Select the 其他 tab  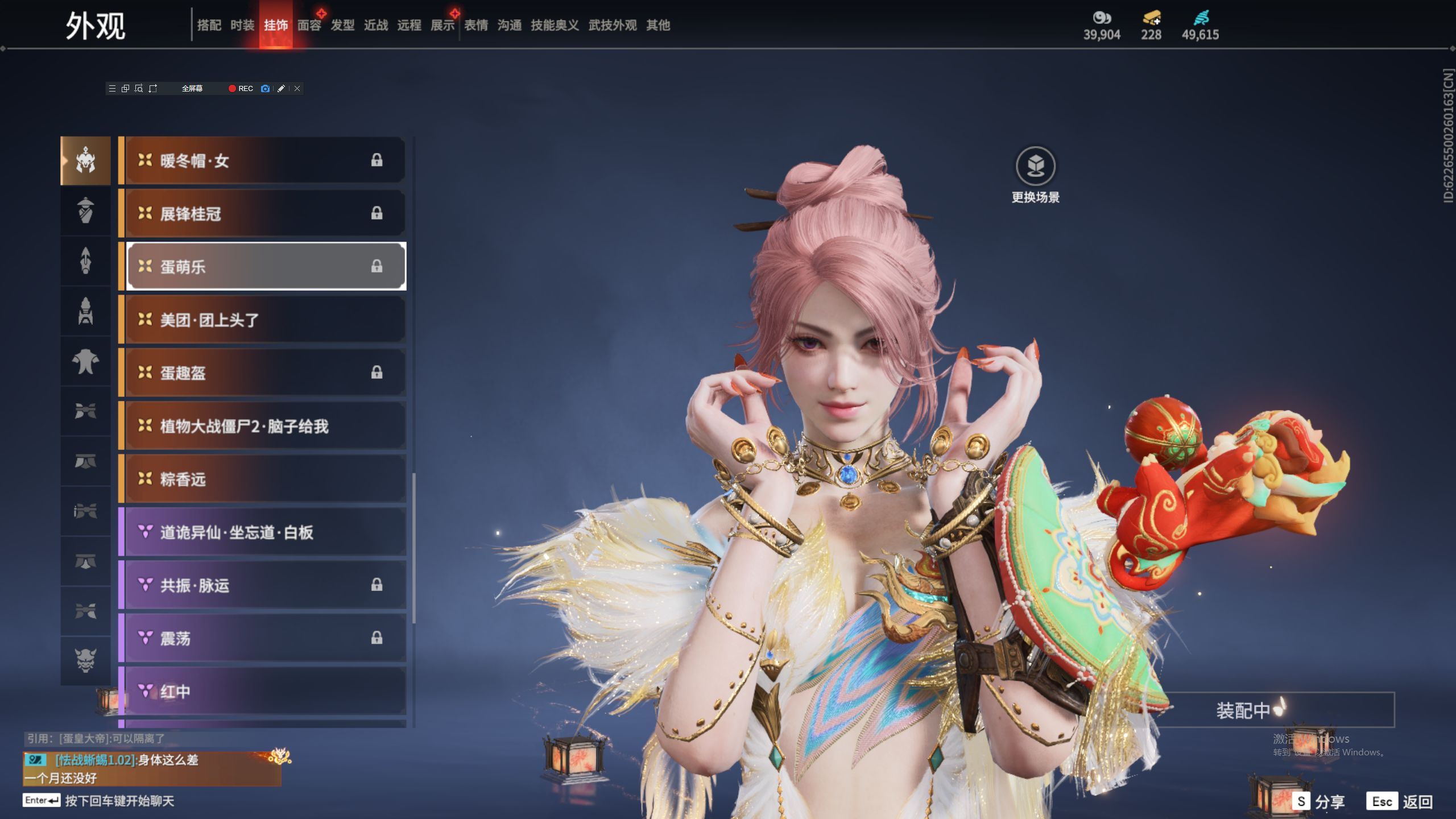(x=658, y=25)
